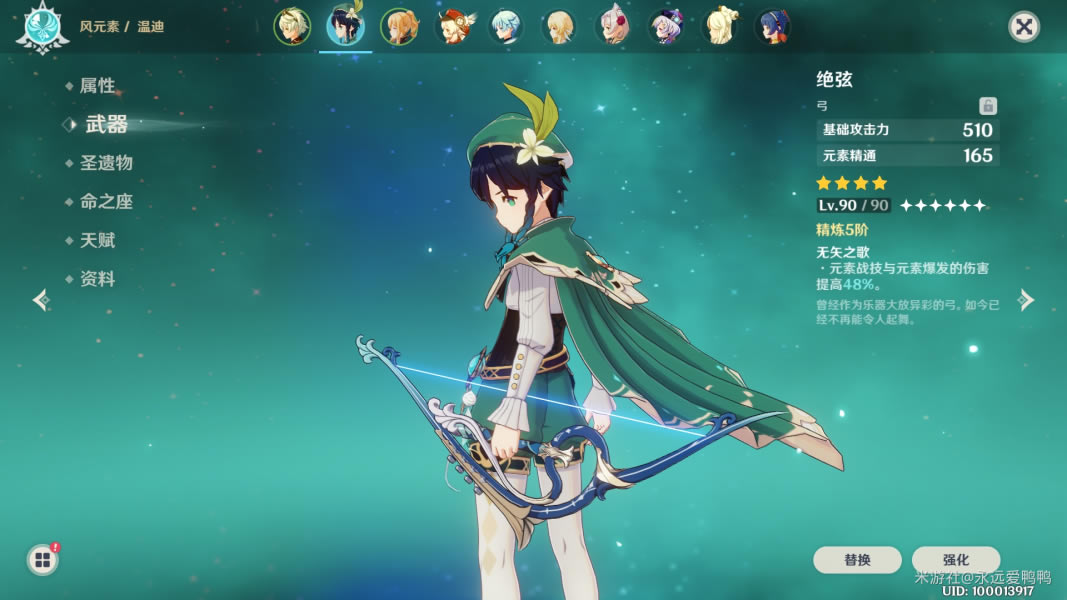Choose Klee's red-hat portrait
1067x600 pixels.
(453, 27)
